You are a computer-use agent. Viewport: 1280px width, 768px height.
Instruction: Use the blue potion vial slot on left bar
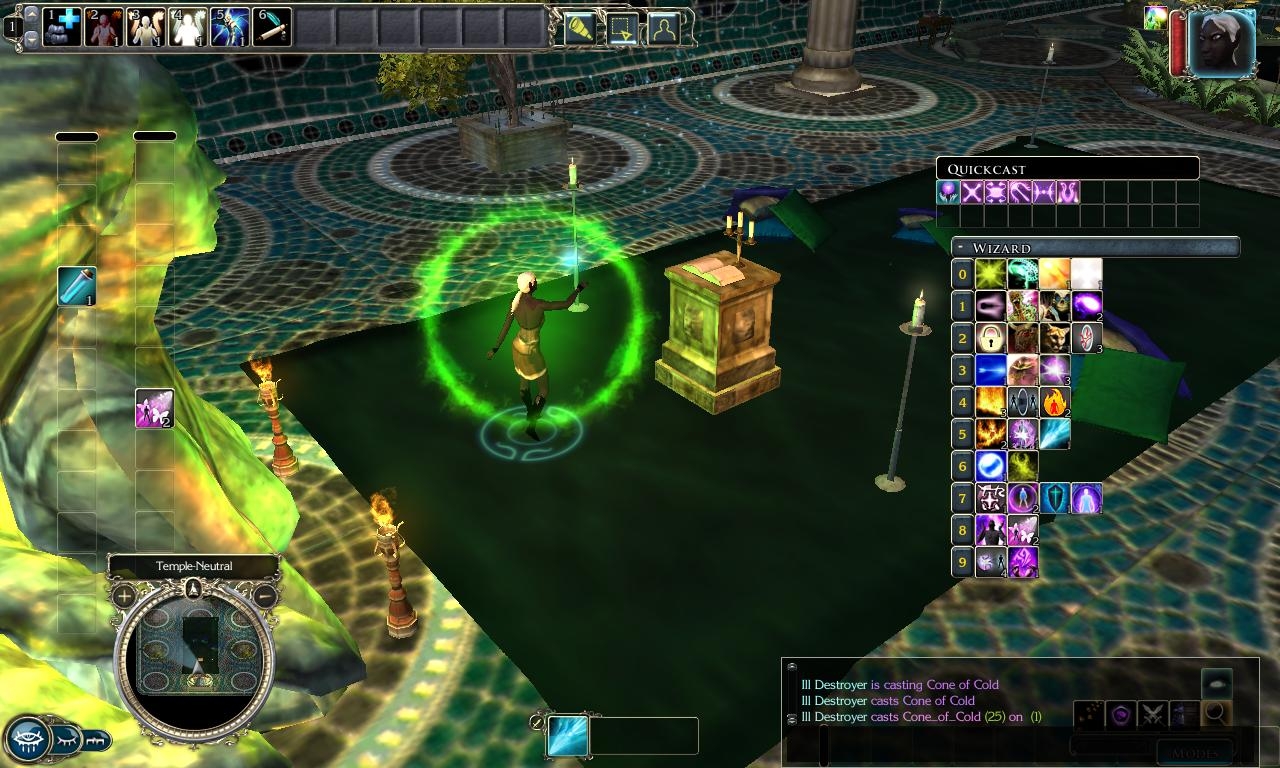click(x=76, y=287)
